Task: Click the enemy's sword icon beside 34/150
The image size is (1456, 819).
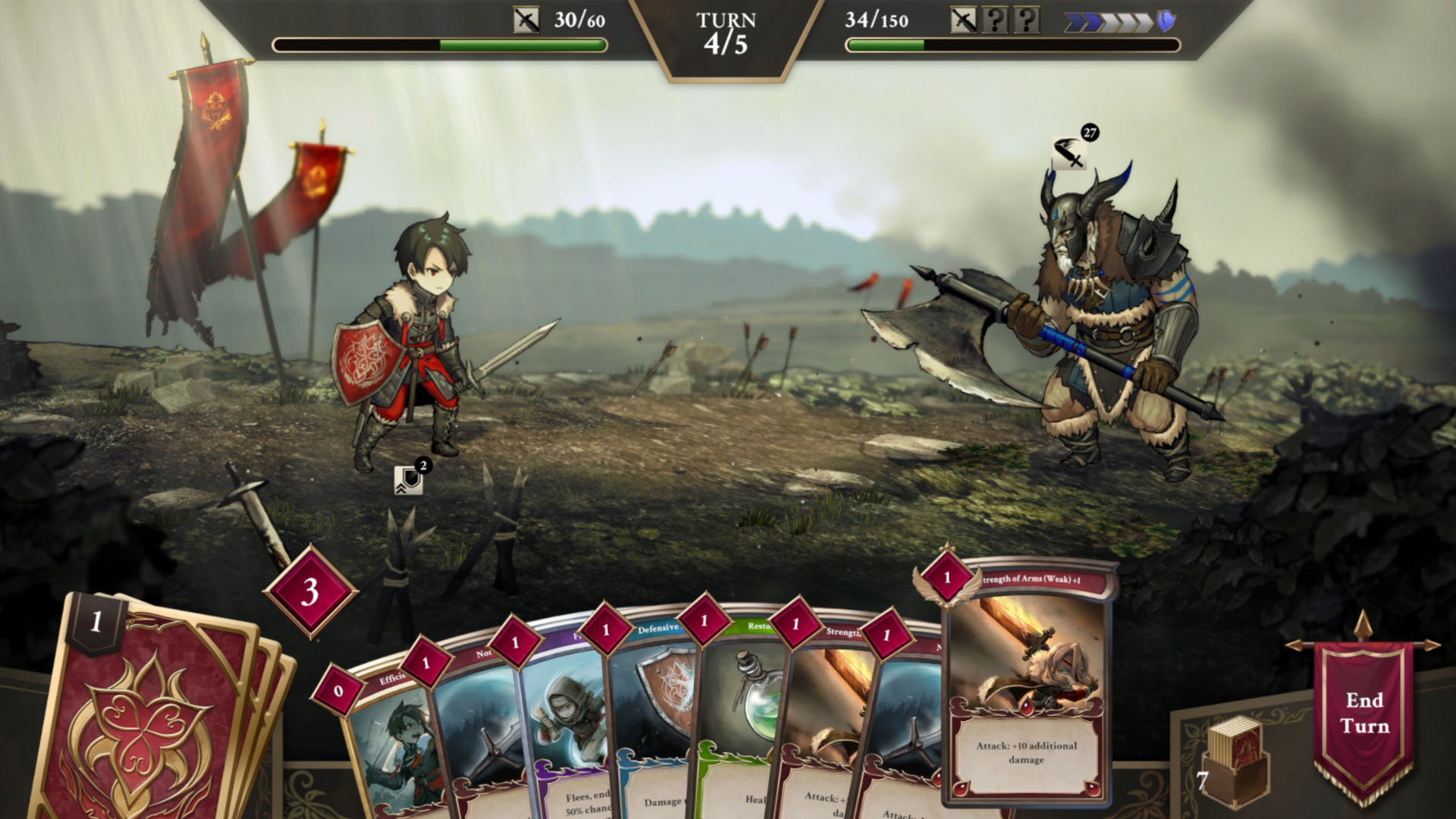Action: (963, 20)
